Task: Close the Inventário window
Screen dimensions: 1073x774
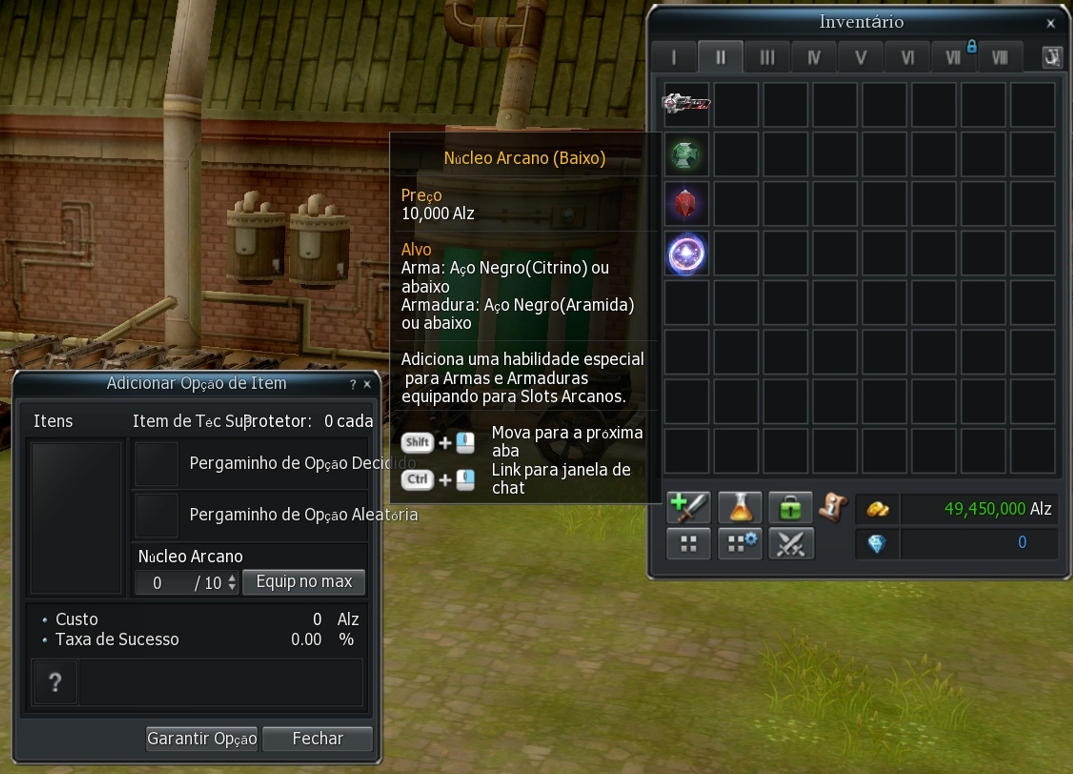Action: pos(1050,23)
